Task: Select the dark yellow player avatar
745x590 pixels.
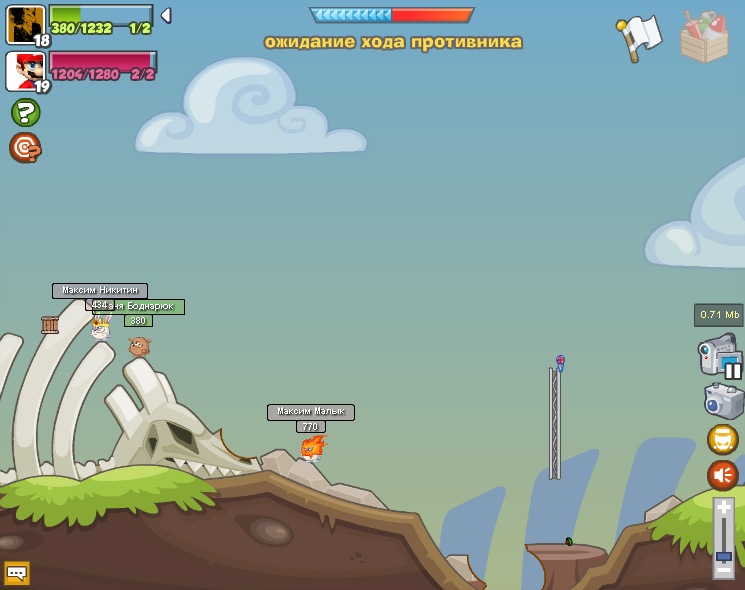Action: [x=24, y=24]
